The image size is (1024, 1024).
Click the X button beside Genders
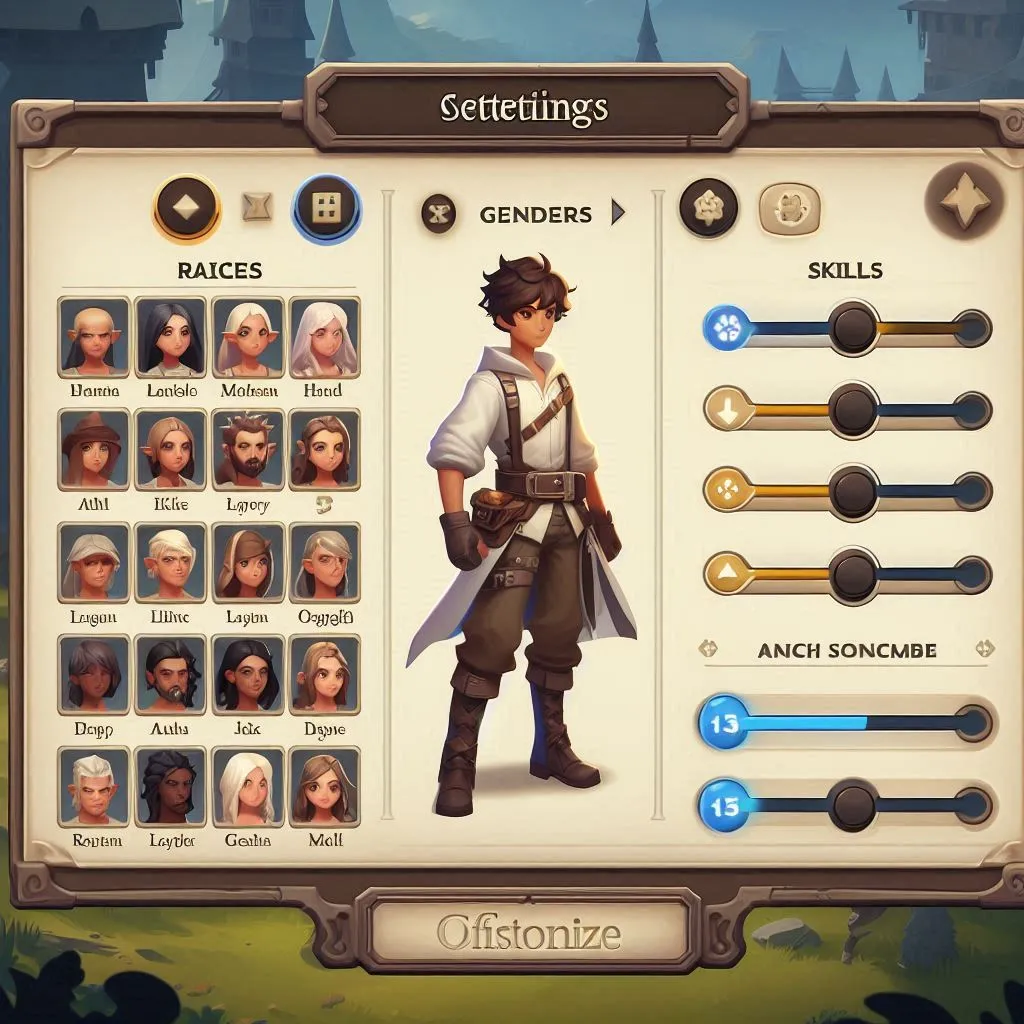coord(439,213)
